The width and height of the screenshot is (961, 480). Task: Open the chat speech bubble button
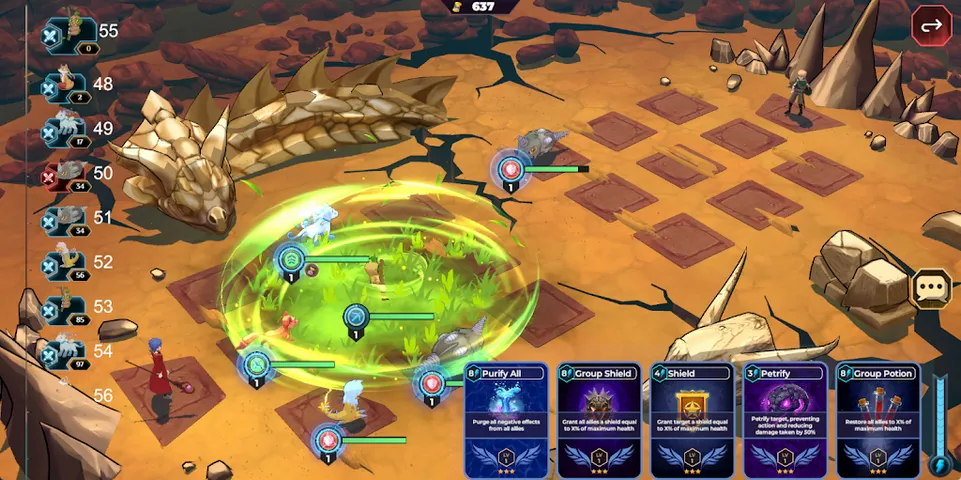click(930, 289)
